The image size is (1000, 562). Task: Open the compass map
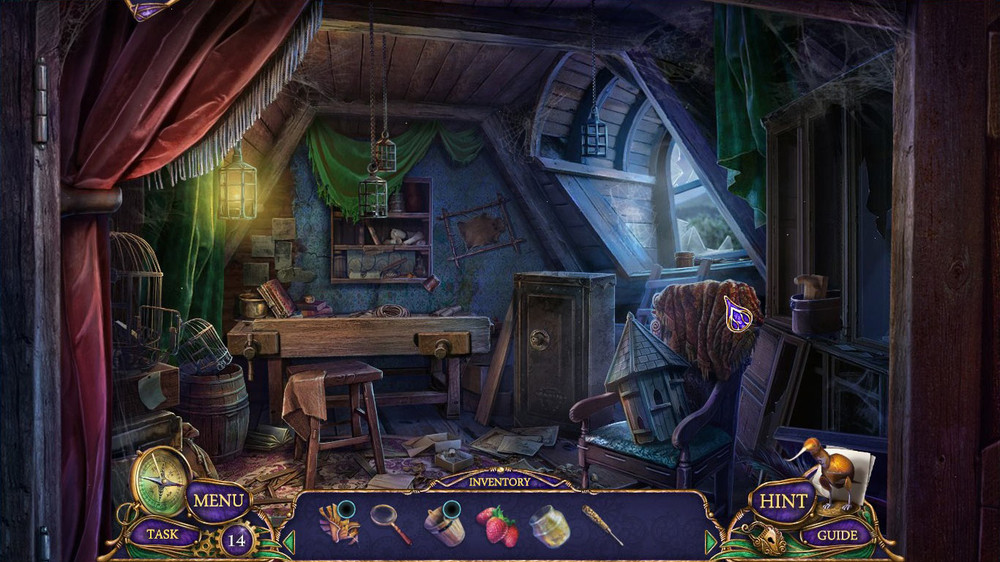[x=161, y=481]
